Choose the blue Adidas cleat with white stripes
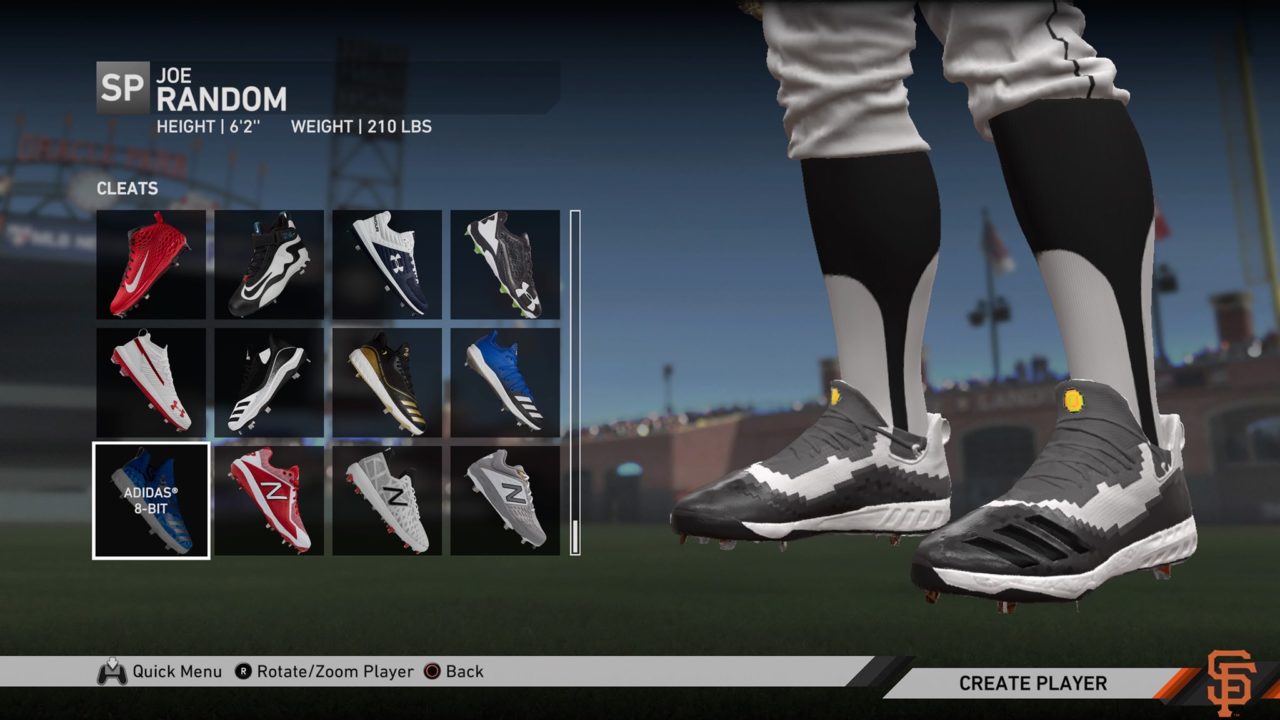The image size is (1280, 720). [505, 382]
